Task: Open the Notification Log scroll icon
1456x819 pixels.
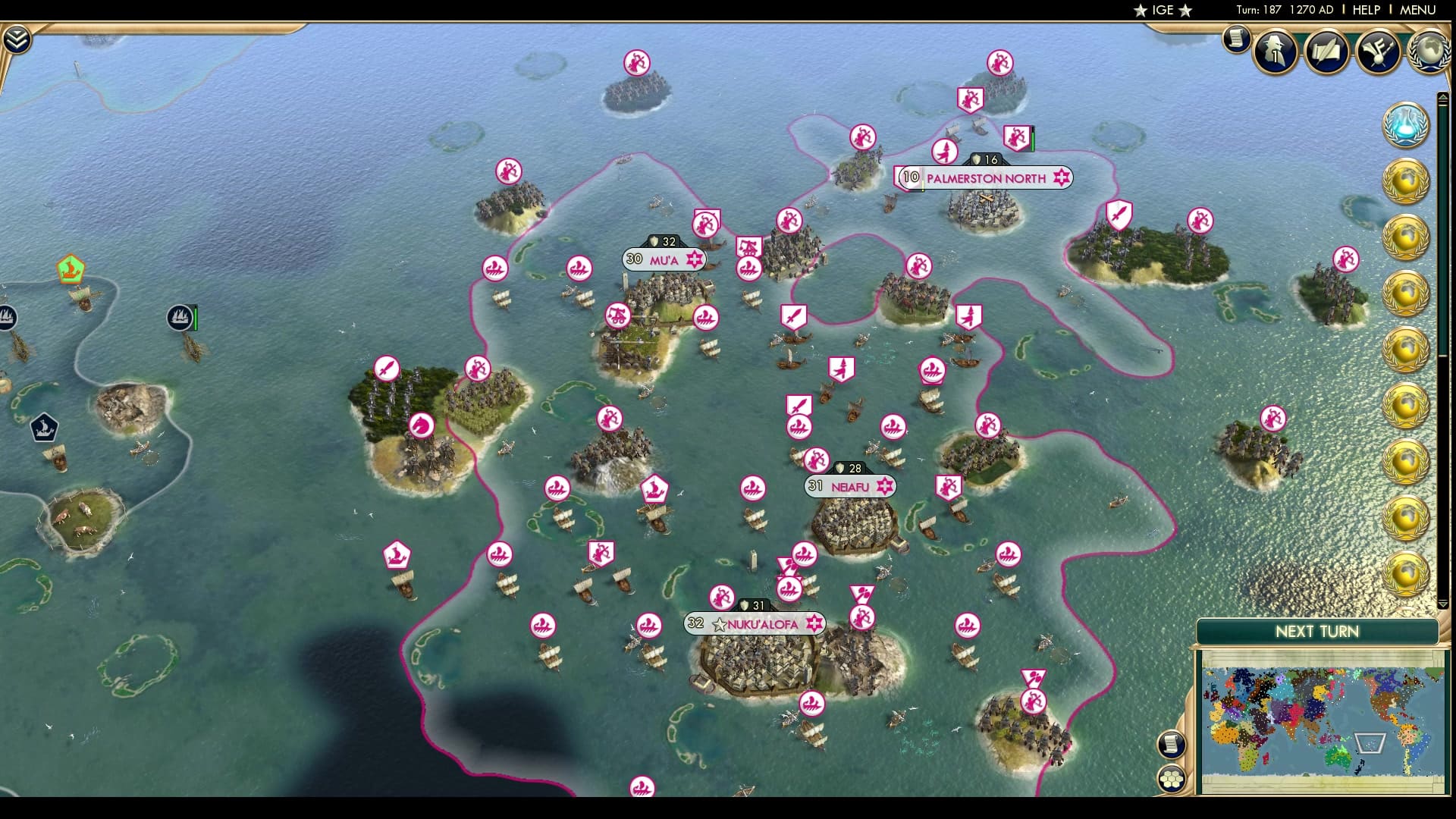Action: coord(1237,38)
